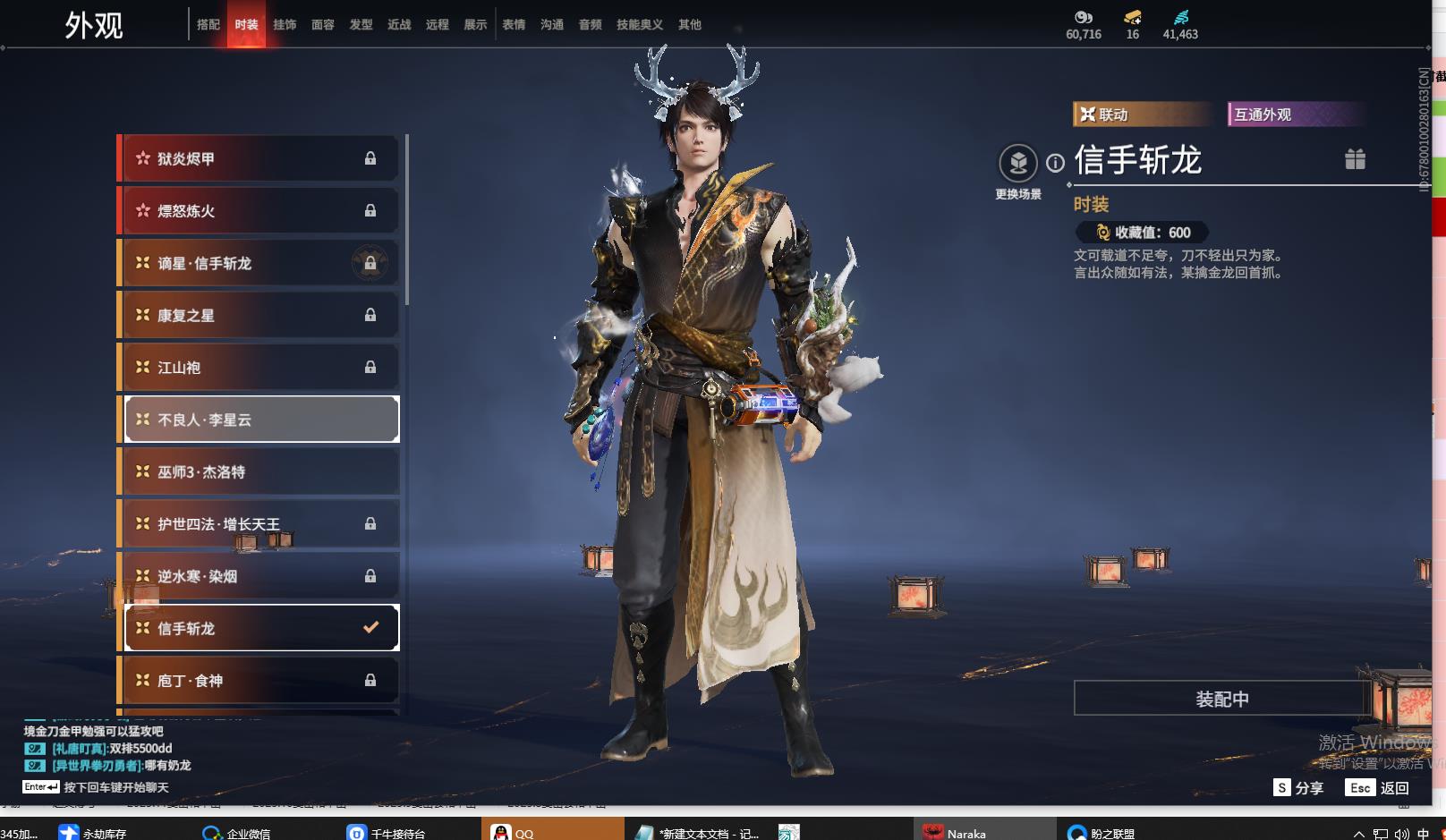Open the 发型 hairstyle tab

(361, 25)
